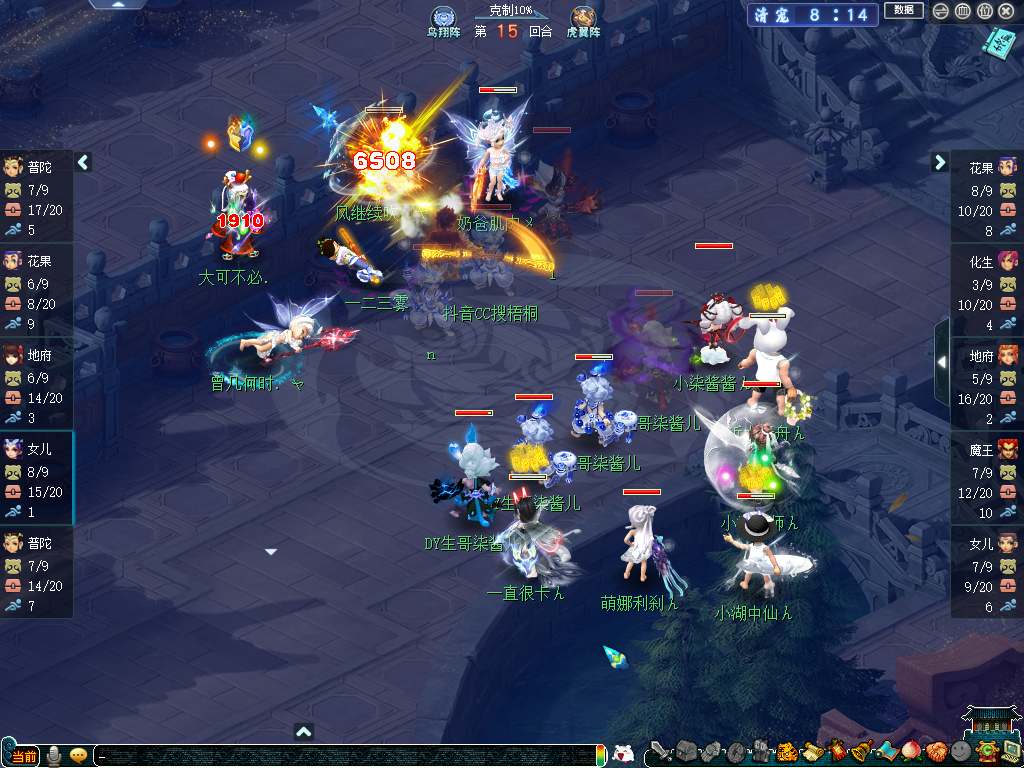Click the swap arrows window button
The image size is (1024, 768).
[x=940, y=11]
